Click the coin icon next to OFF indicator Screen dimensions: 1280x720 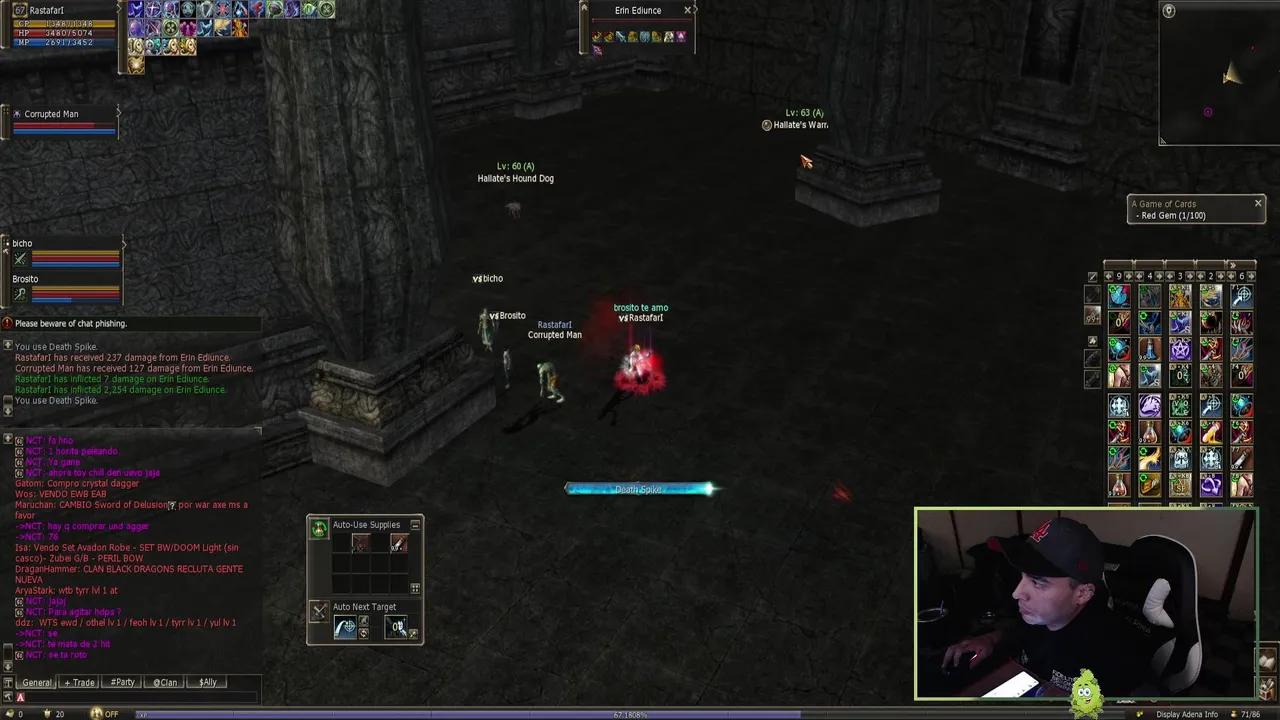point(96,713)
